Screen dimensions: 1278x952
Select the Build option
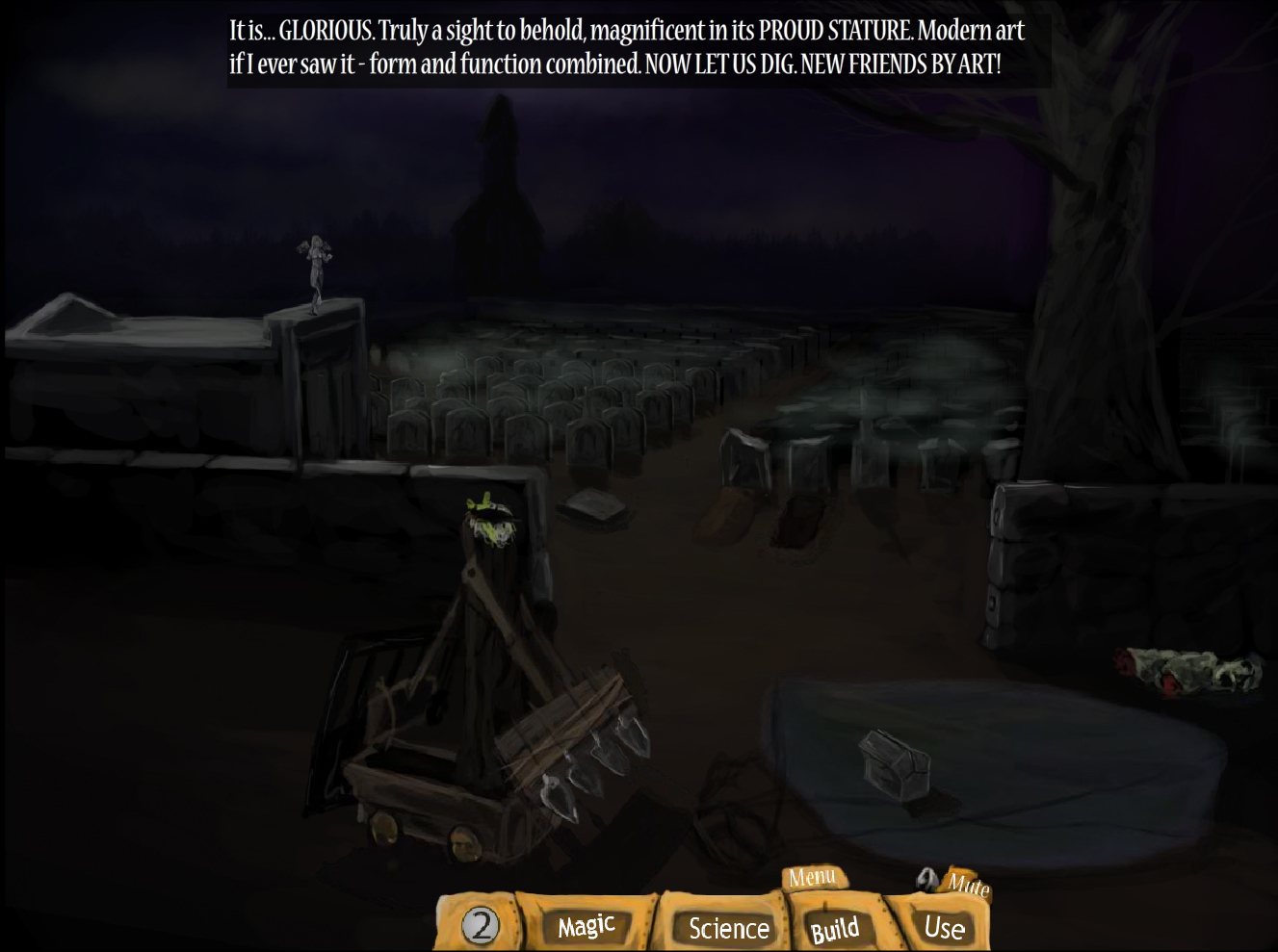pos(836,928)
